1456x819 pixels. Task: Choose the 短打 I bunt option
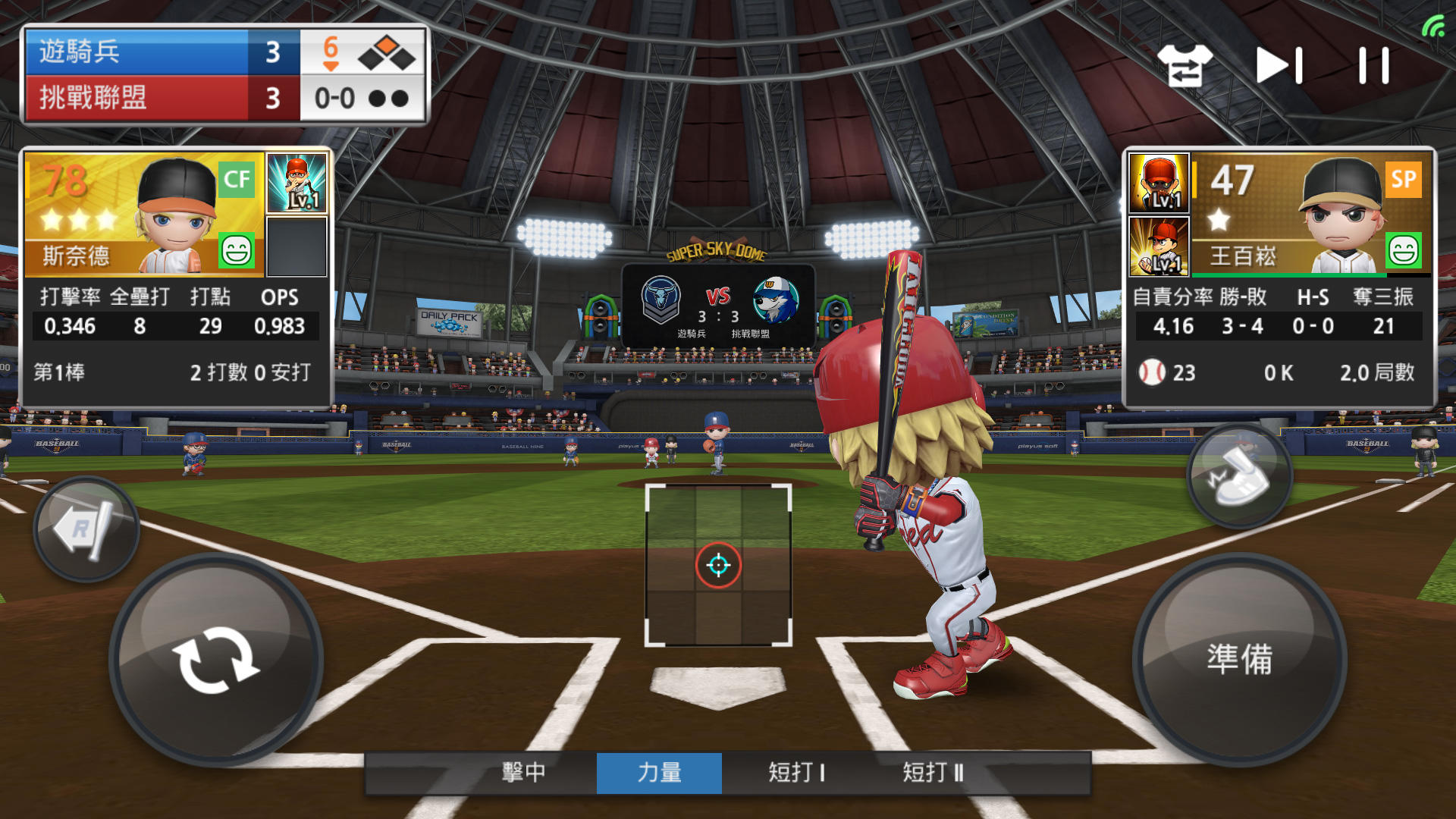coord(795,773)
